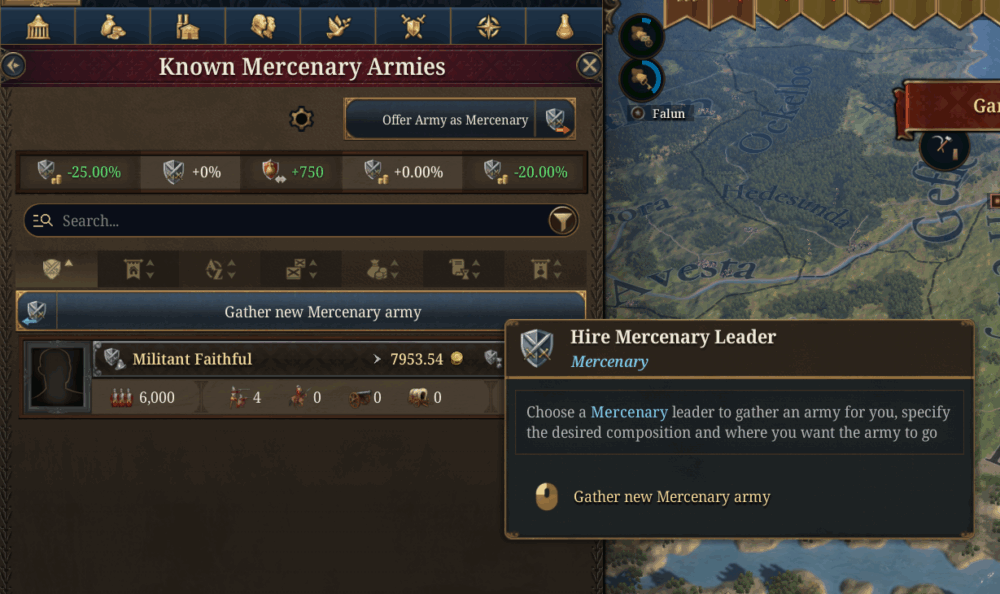This screenshot has height=594, width=1000.
Task: Show the two-heads society tab
Action: click(263, 26)
